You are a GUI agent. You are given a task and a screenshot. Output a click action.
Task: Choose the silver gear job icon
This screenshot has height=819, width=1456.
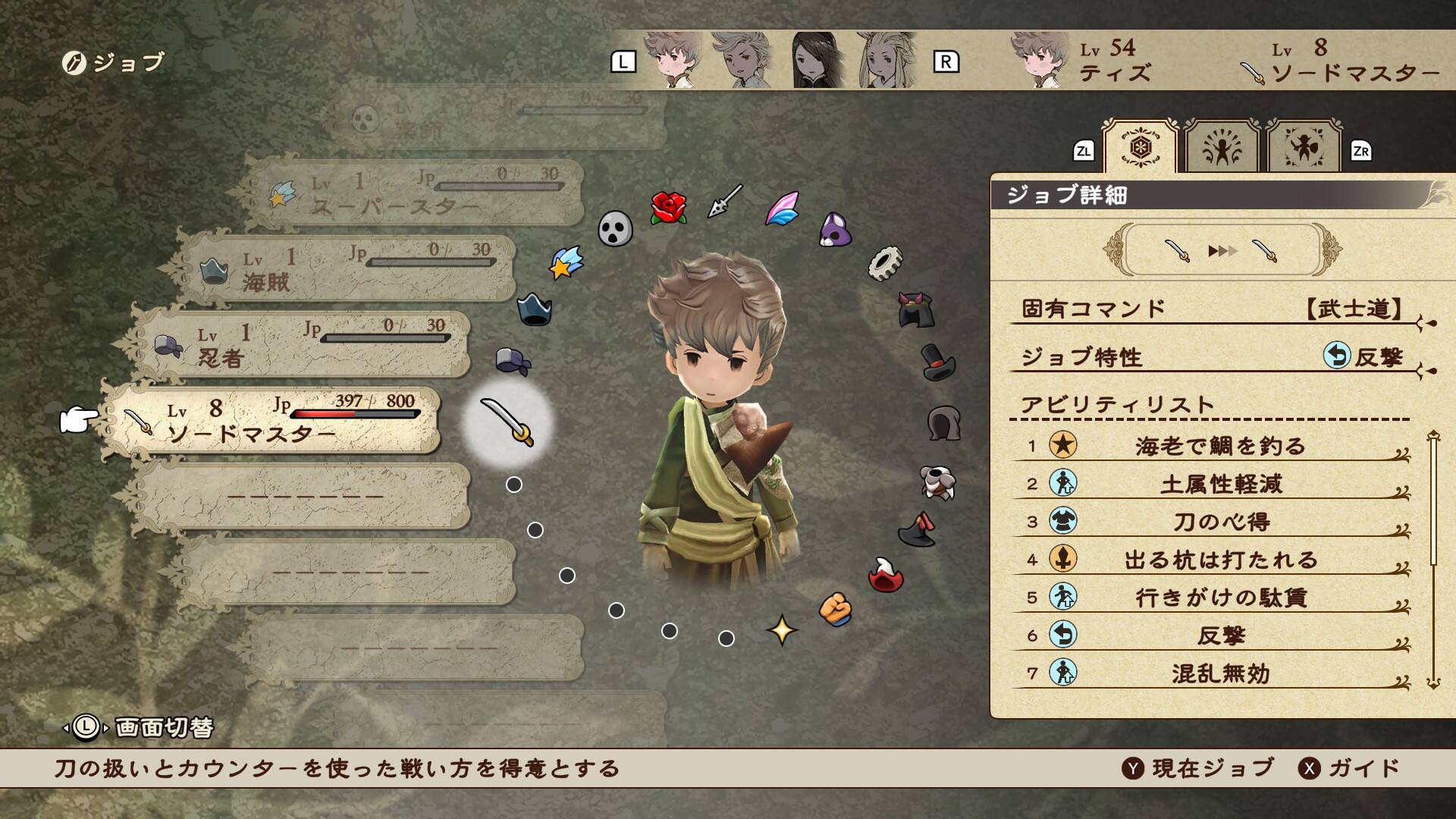pos(884,263)
